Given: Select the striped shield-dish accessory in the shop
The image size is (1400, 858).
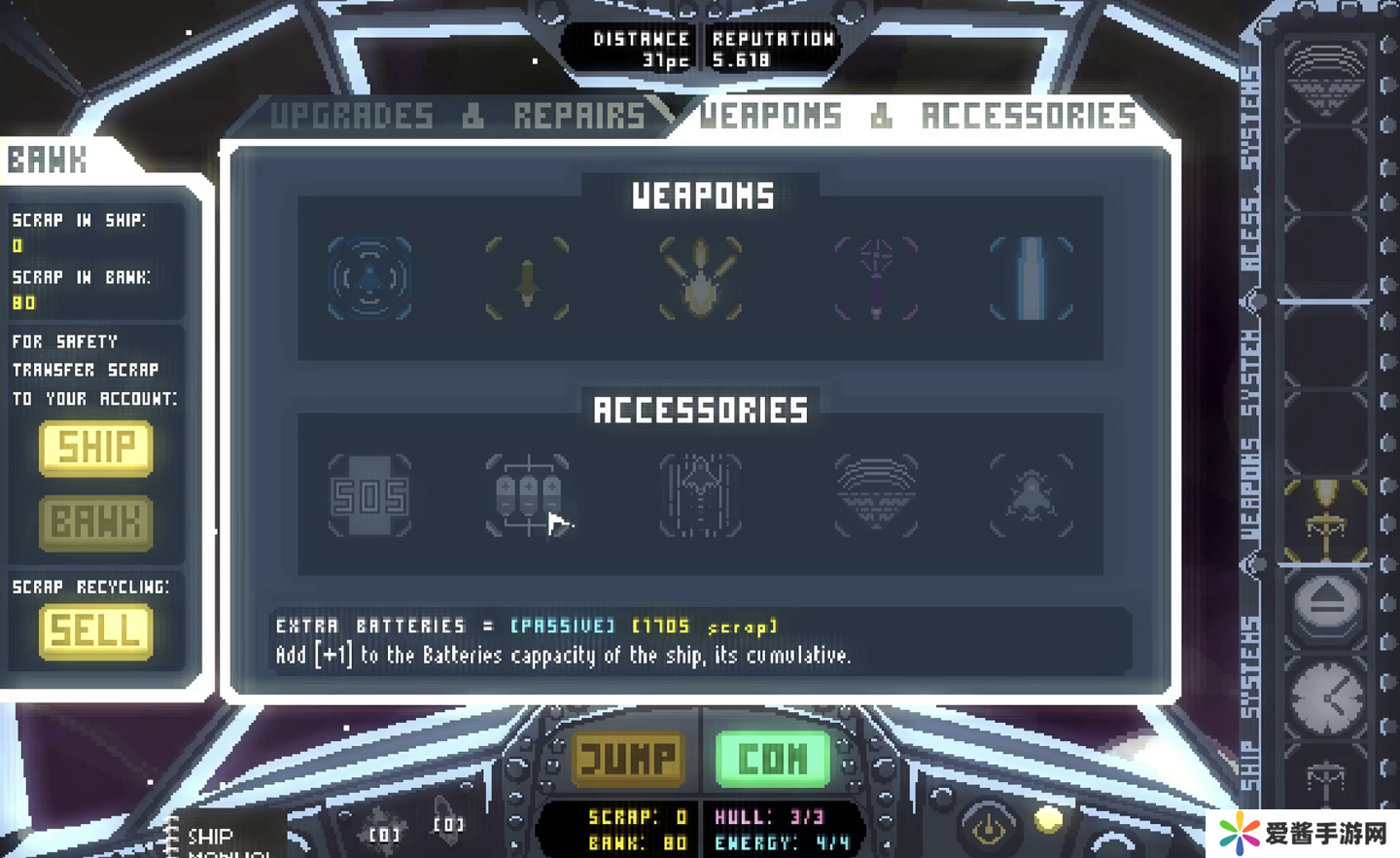Looking at the screenshot, I should 875,496.
